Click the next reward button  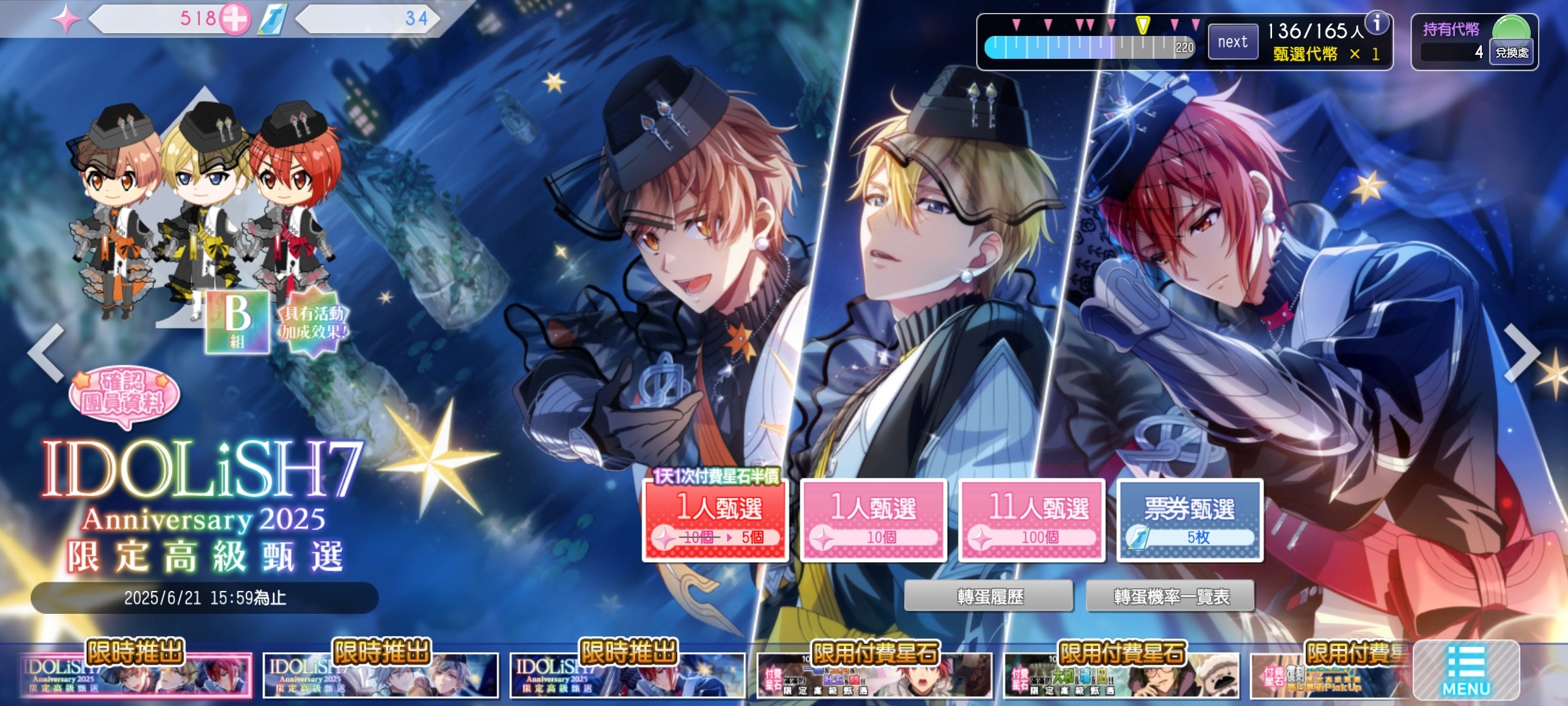click(1232, 42)
